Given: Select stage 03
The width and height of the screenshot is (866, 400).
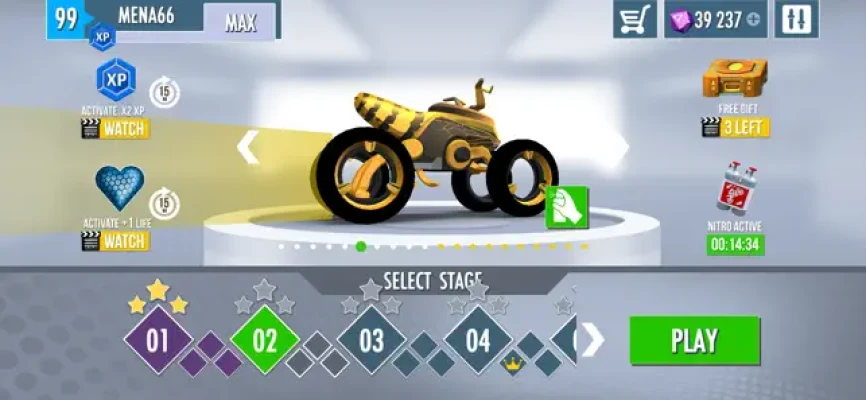Looking at the screenshot, I should [x=371, y=341].
